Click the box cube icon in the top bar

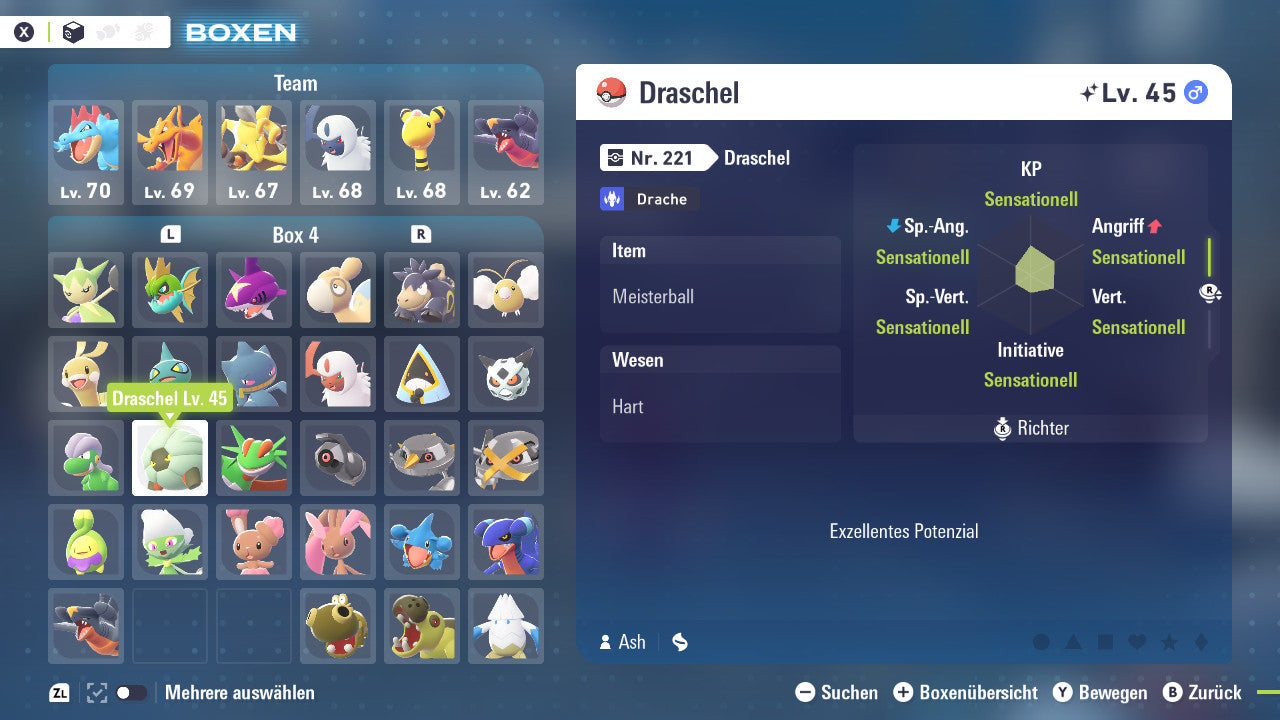point(73,31)
